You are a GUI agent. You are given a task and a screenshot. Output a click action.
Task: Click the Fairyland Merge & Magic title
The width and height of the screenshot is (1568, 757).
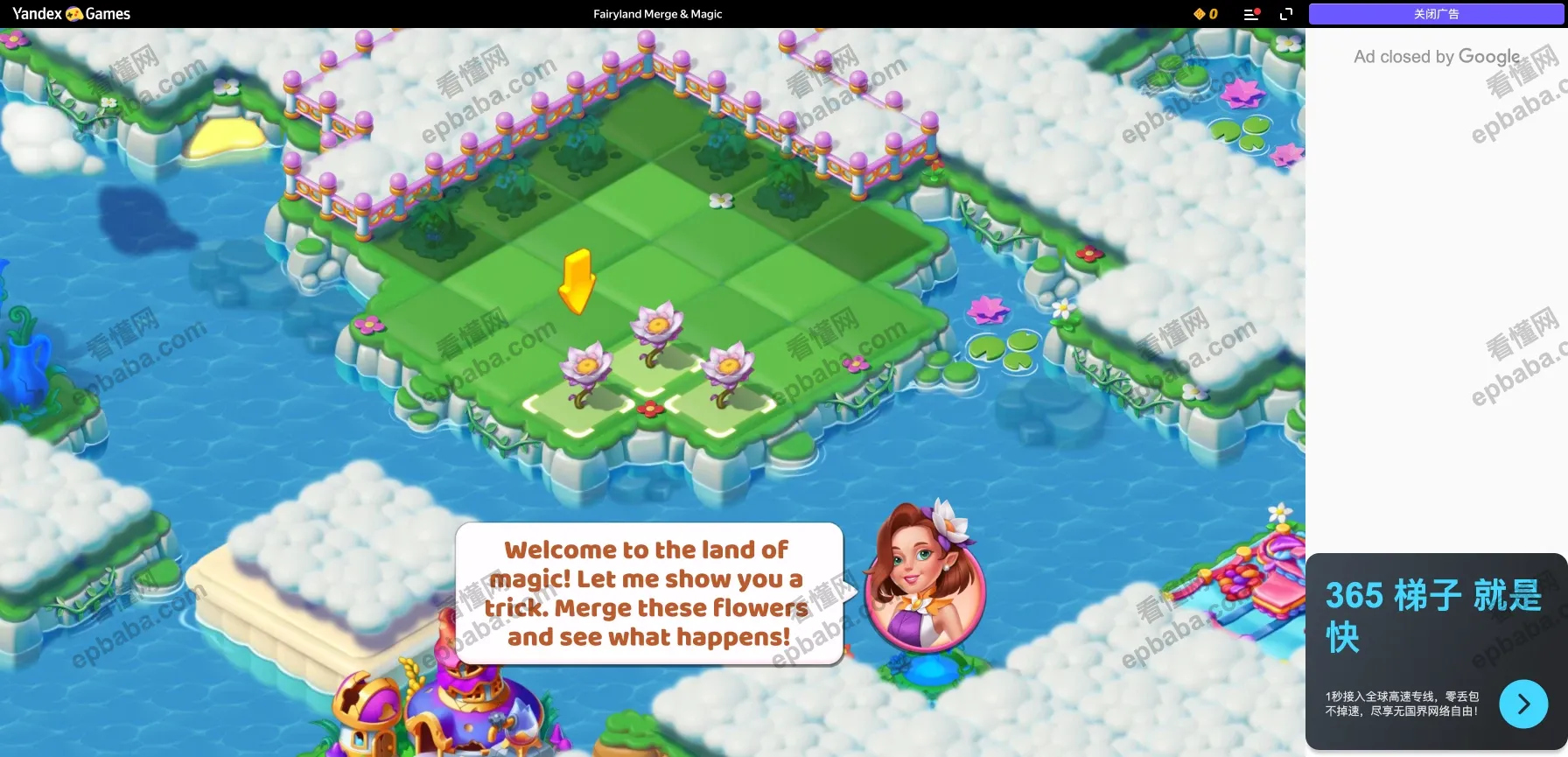658,14
